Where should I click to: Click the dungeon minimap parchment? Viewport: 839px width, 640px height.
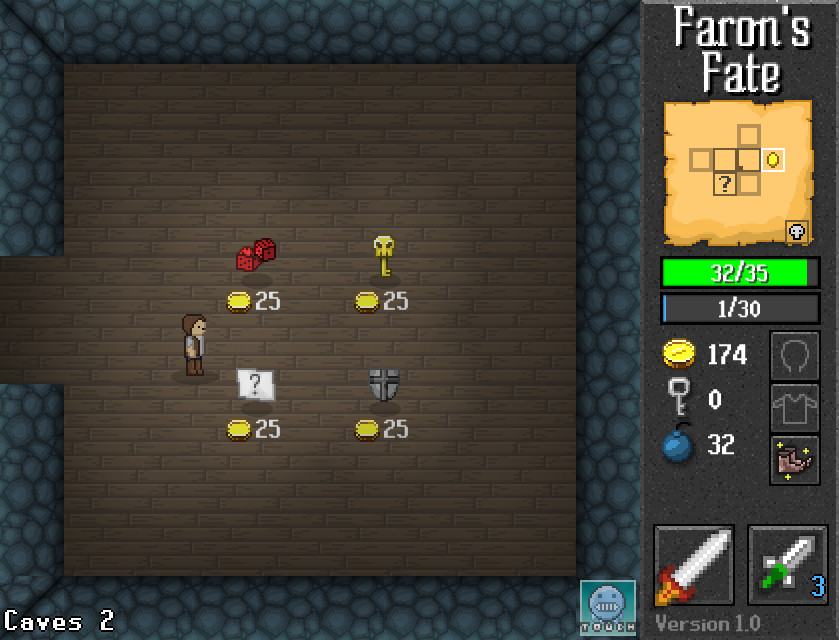click(x=738, y=172)
